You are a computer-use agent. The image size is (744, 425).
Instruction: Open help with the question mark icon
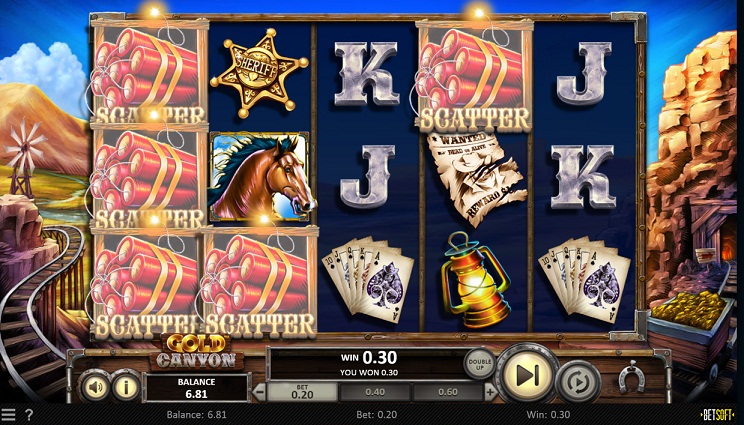[28, 414]
